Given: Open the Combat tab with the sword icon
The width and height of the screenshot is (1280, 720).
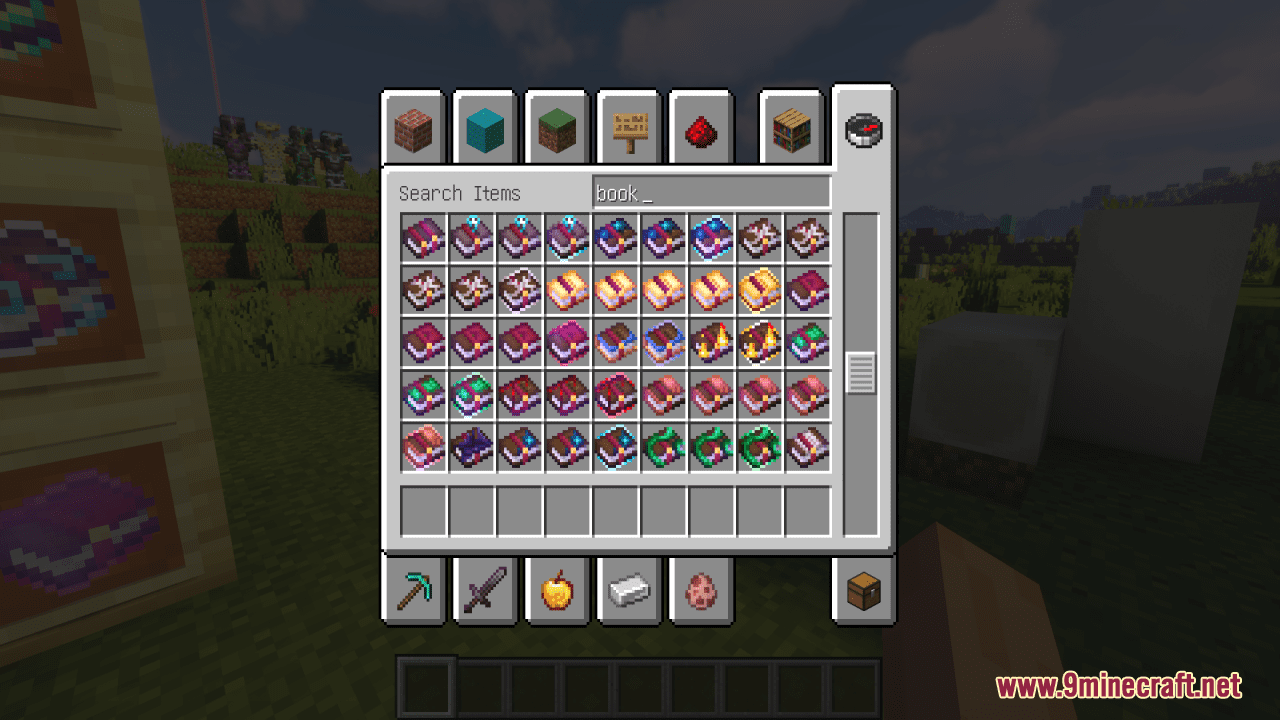Looking at the screenshot, I should (x=485, y=590).
